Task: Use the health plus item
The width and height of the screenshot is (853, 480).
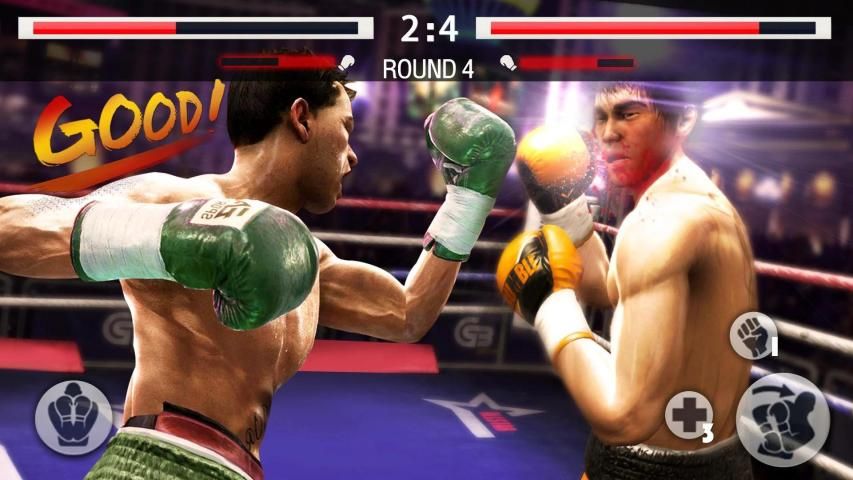Action: click(688, 414)
